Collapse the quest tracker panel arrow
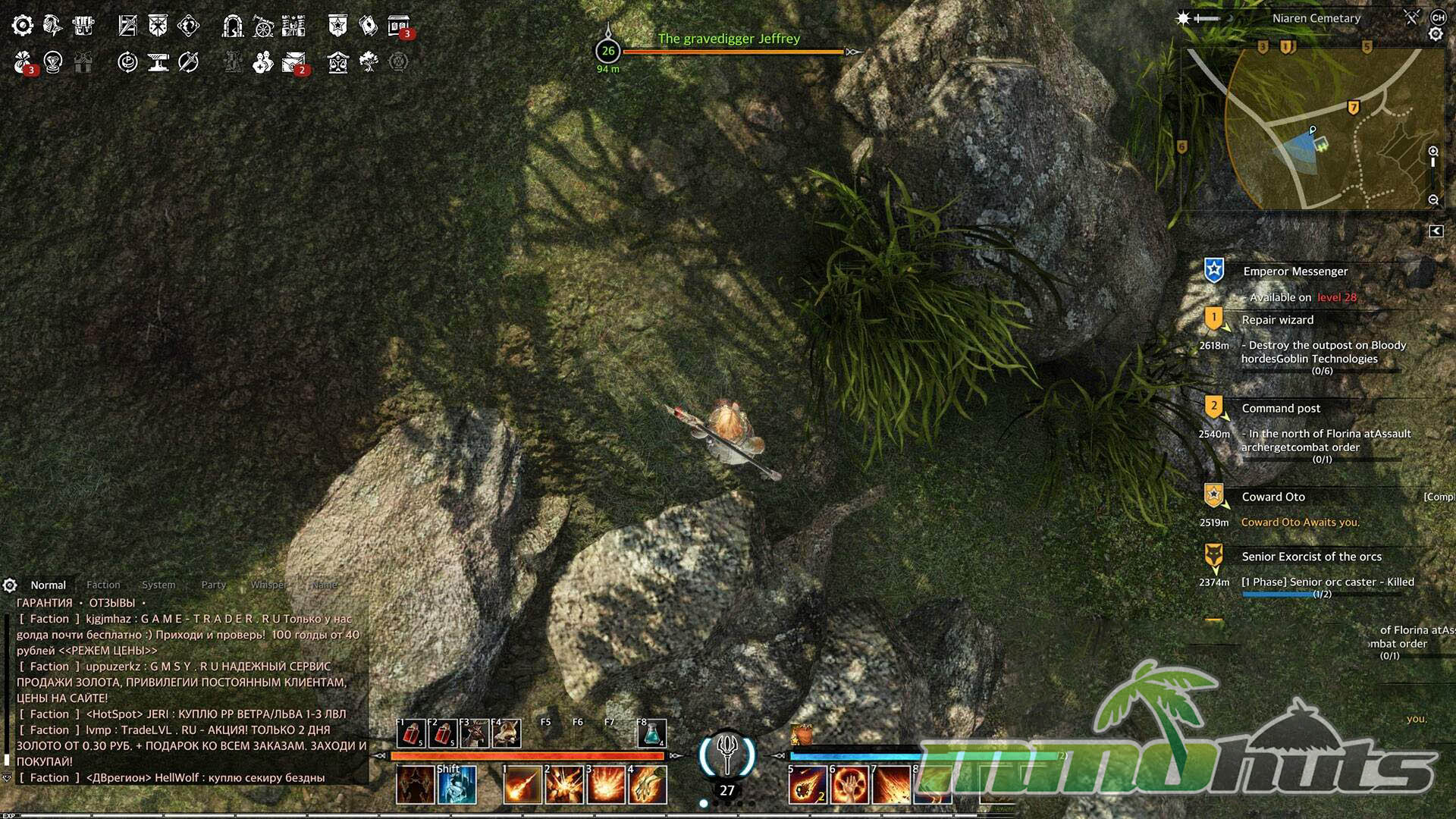This screenshot has width=1456, height=819. click(x=1436, y=231)
